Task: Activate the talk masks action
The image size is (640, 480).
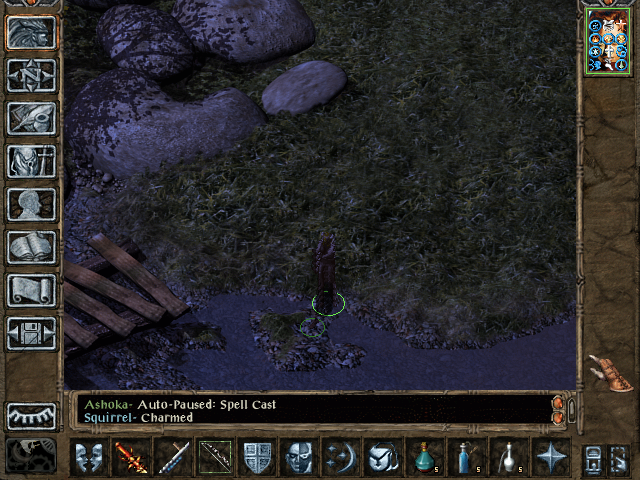Action: (x=88, y=456)
